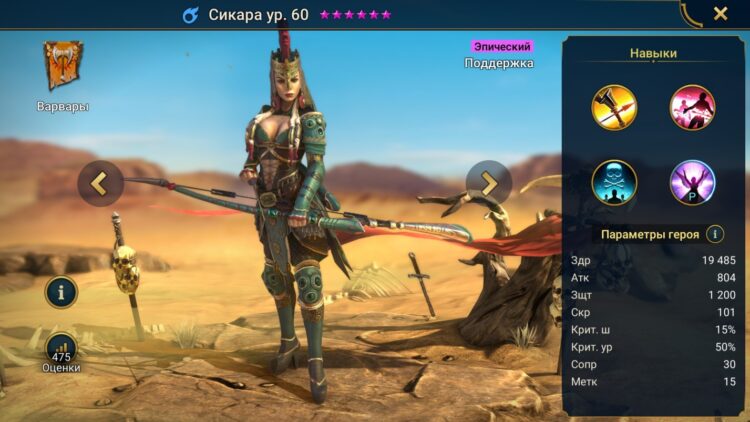View the purple passive skill icon
This screenshot has height=422, width=750.
(x=692, y=183)
